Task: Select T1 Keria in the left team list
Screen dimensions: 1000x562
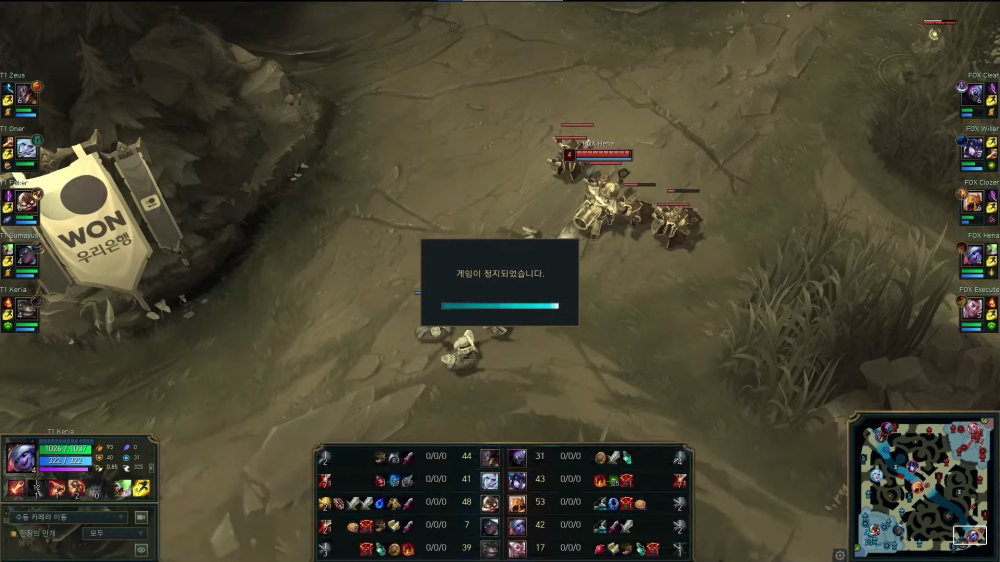Action: click(26, 309)
